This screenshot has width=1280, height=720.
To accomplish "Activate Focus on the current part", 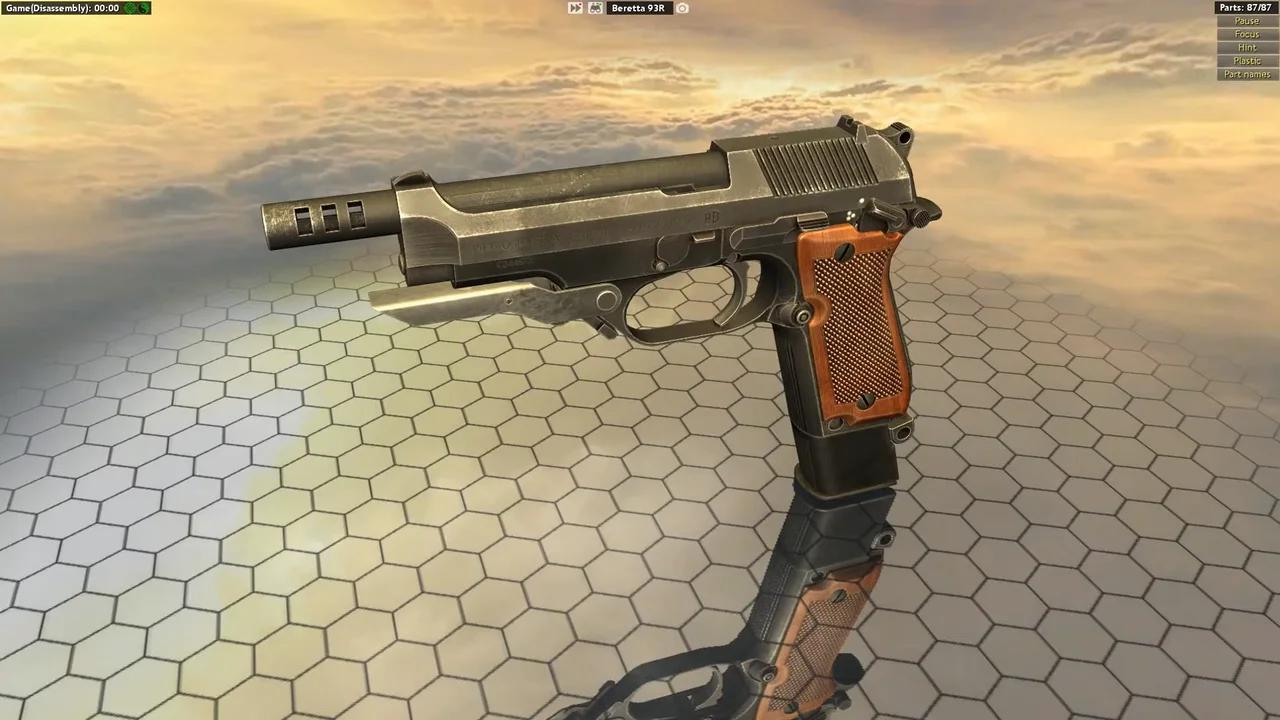I will click(x=1246, y=33).
